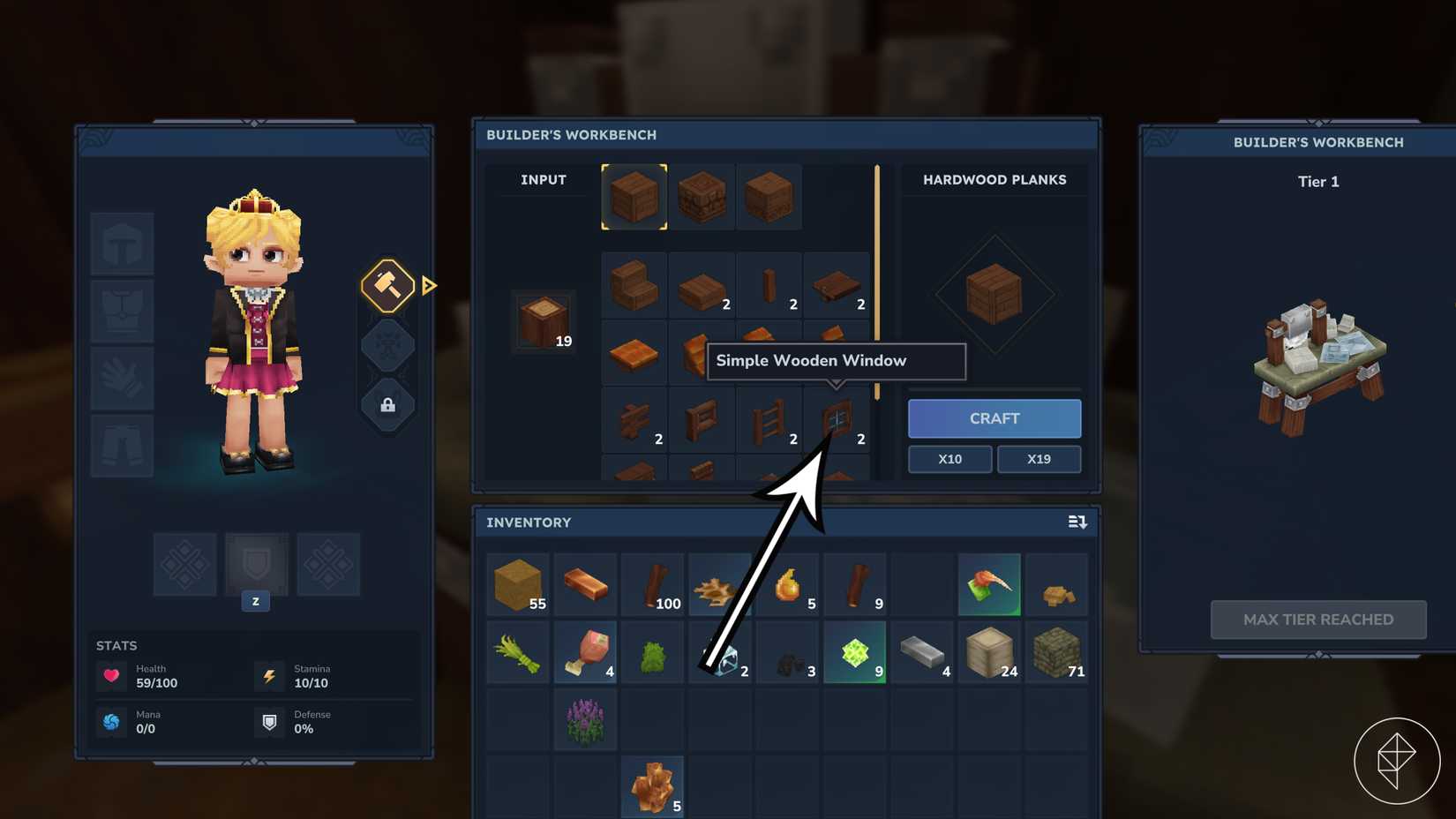This screenshot has width=1456, height=819.
Task: Select the hardwood stairs recipe
Action: [x=634, y=285]
